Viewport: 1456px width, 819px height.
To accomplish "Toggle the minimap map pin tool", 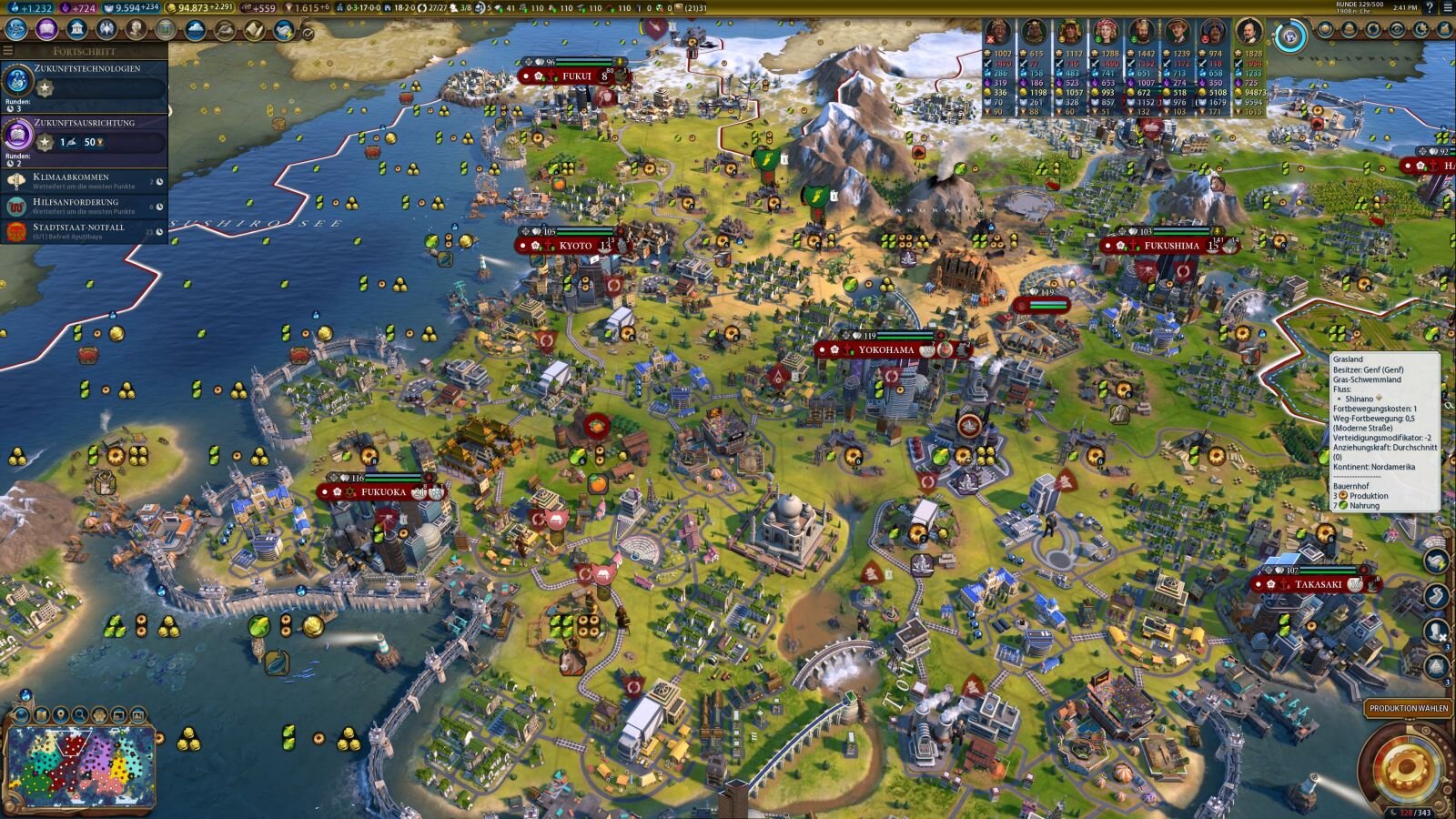I will 61,715.
